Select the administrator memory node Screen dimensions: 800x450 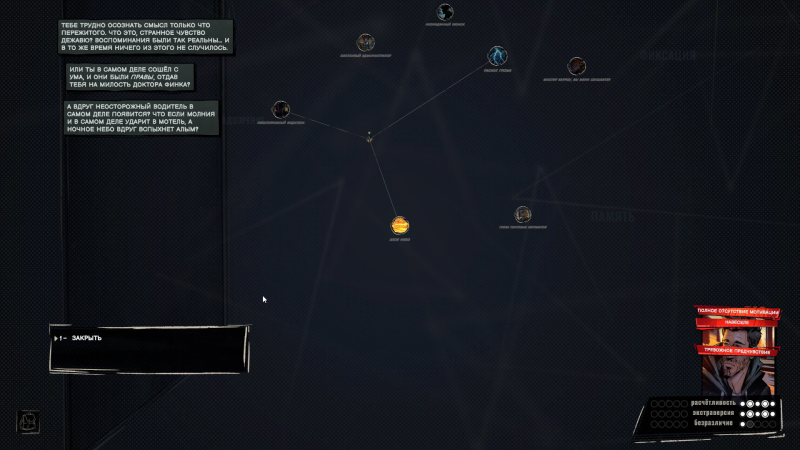[x=366, y=42]
